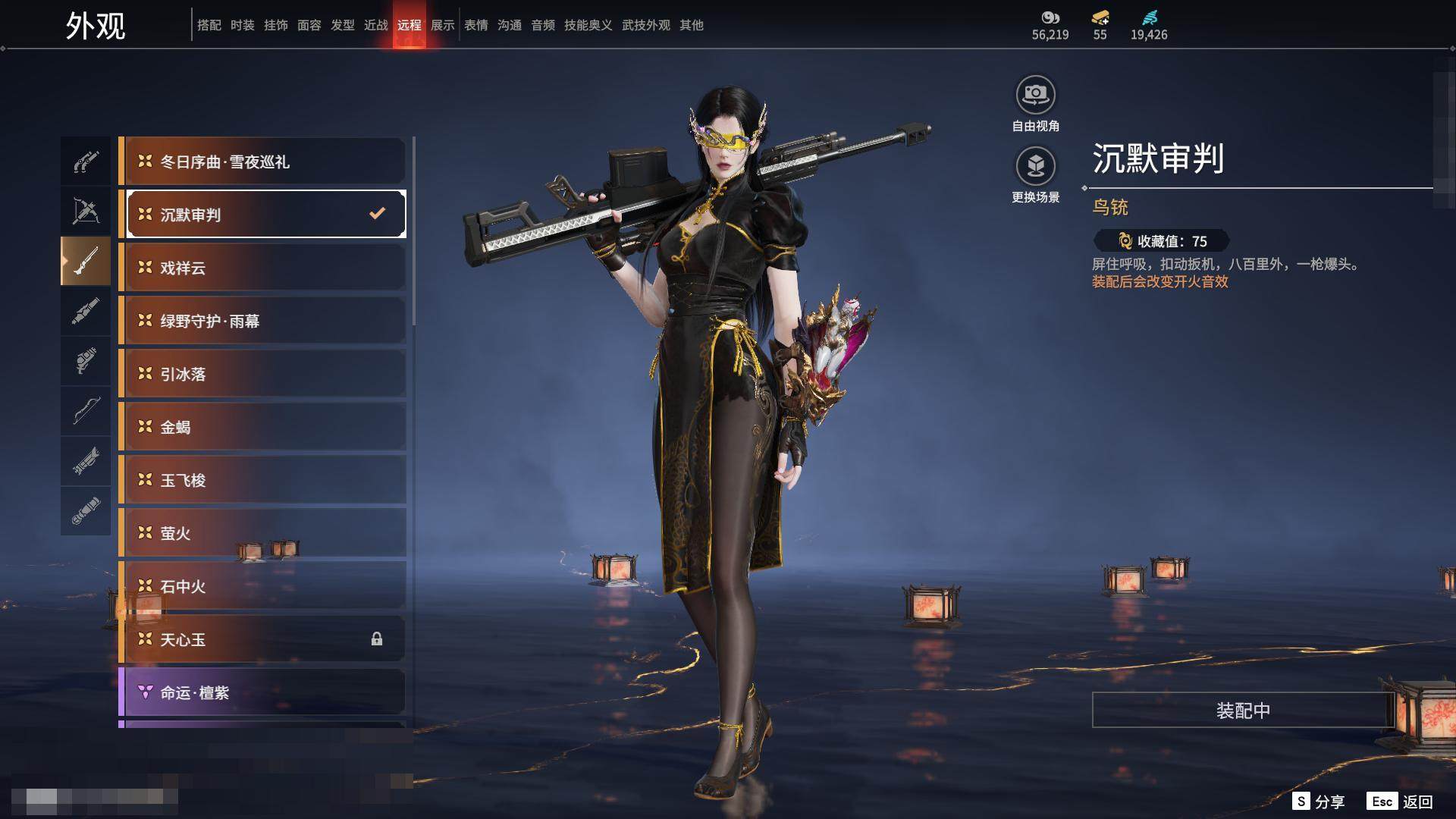This screenshot has width=1456, height=819.
Task: Switch to the 武技外观 tab
Action: pyautogui.click(x=646, y=26)
